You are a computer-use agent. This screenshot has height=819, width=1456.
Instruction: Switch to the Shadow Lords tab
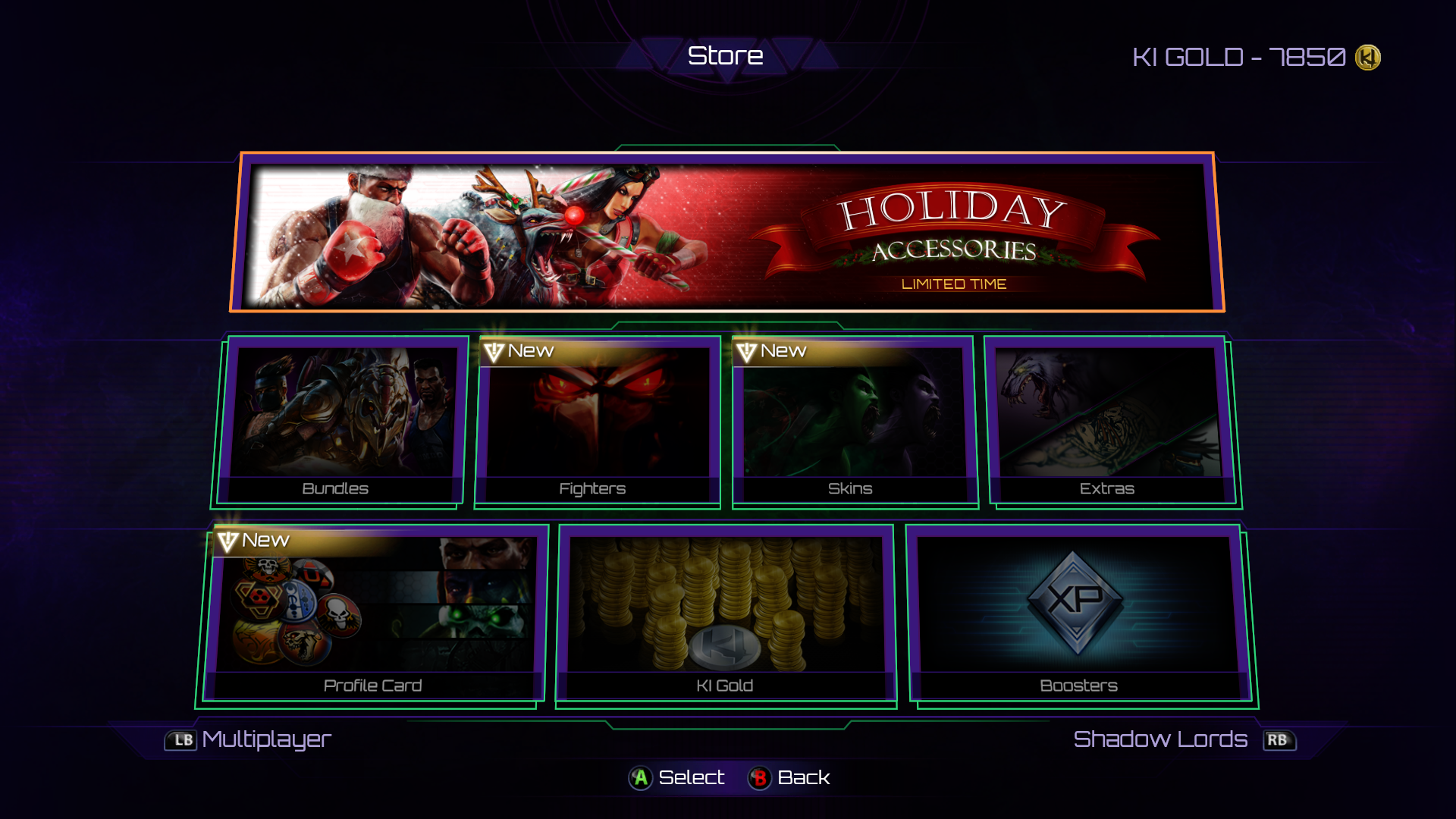pos(1183,739)
